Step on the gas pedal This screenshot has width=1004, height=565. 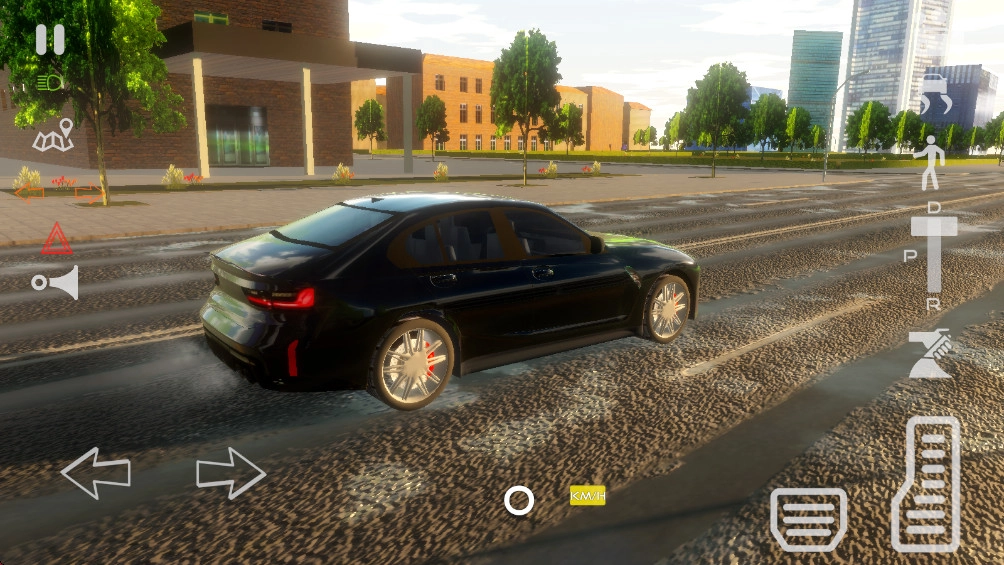(x=925, y=484)
